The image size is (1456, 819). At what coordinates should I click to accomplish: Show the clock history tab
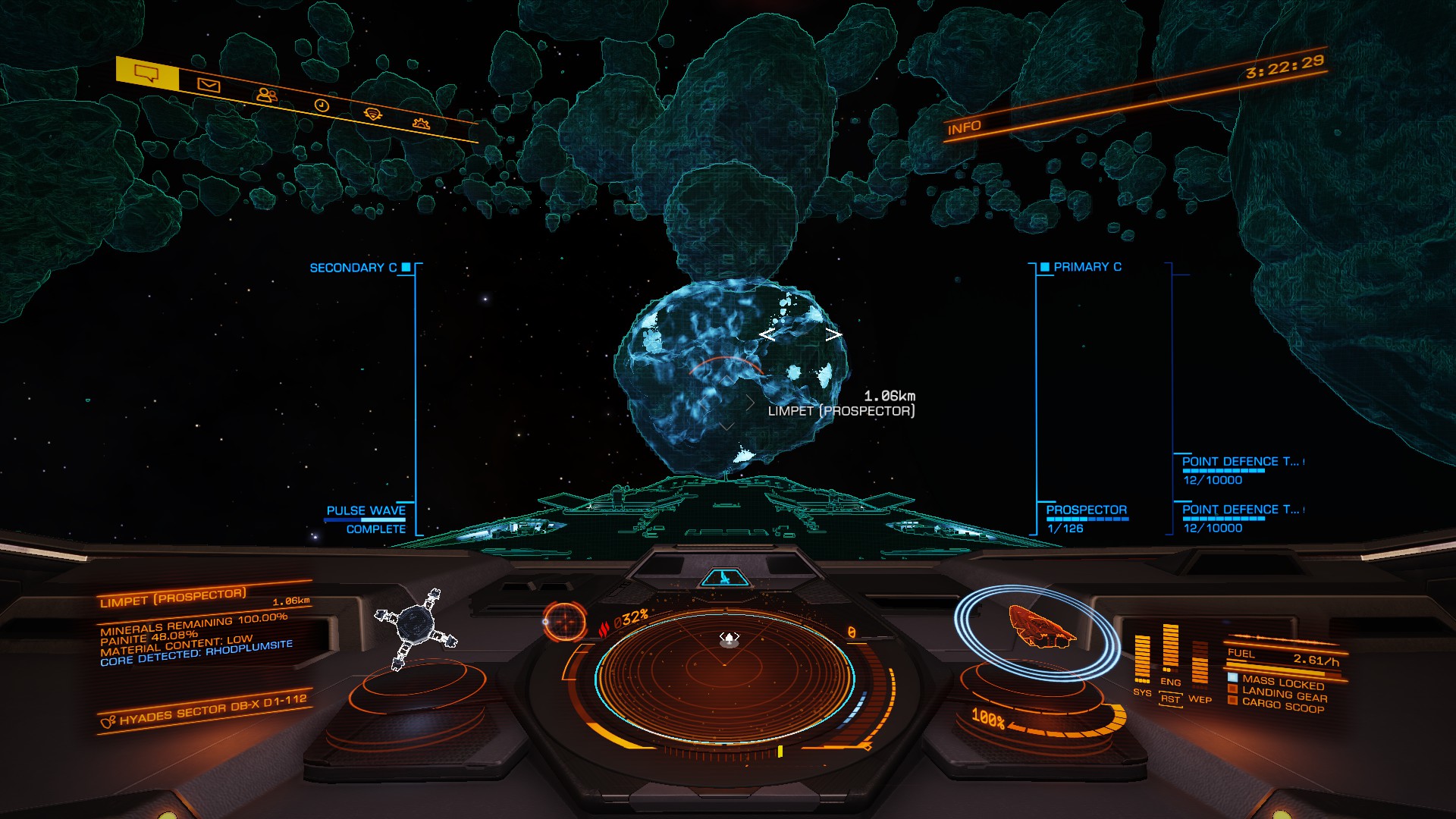coord(322,105)
